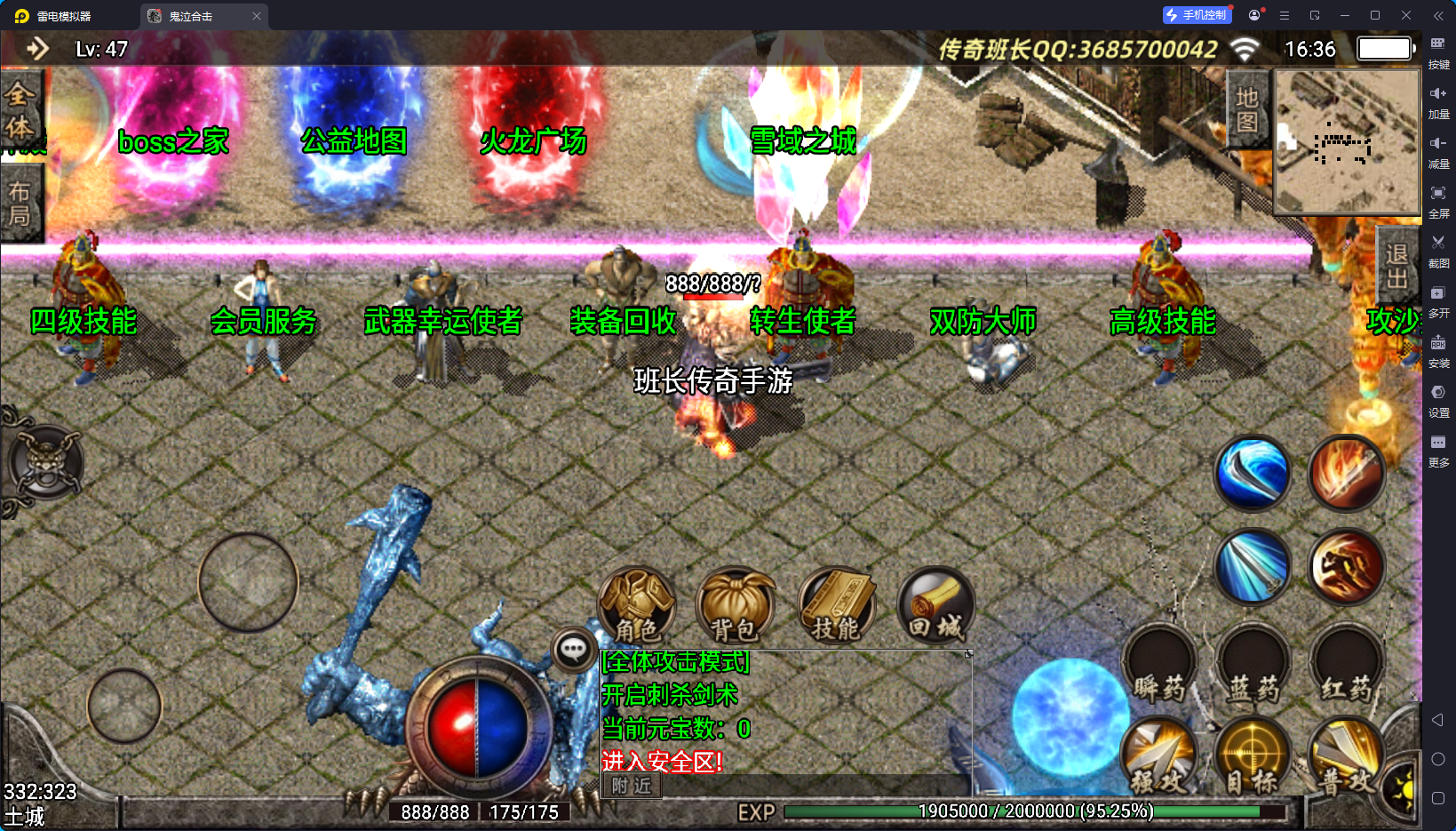Activate the blue wave slash skill
This screenshot has width=1456, height=831.
pos(1253,474)
